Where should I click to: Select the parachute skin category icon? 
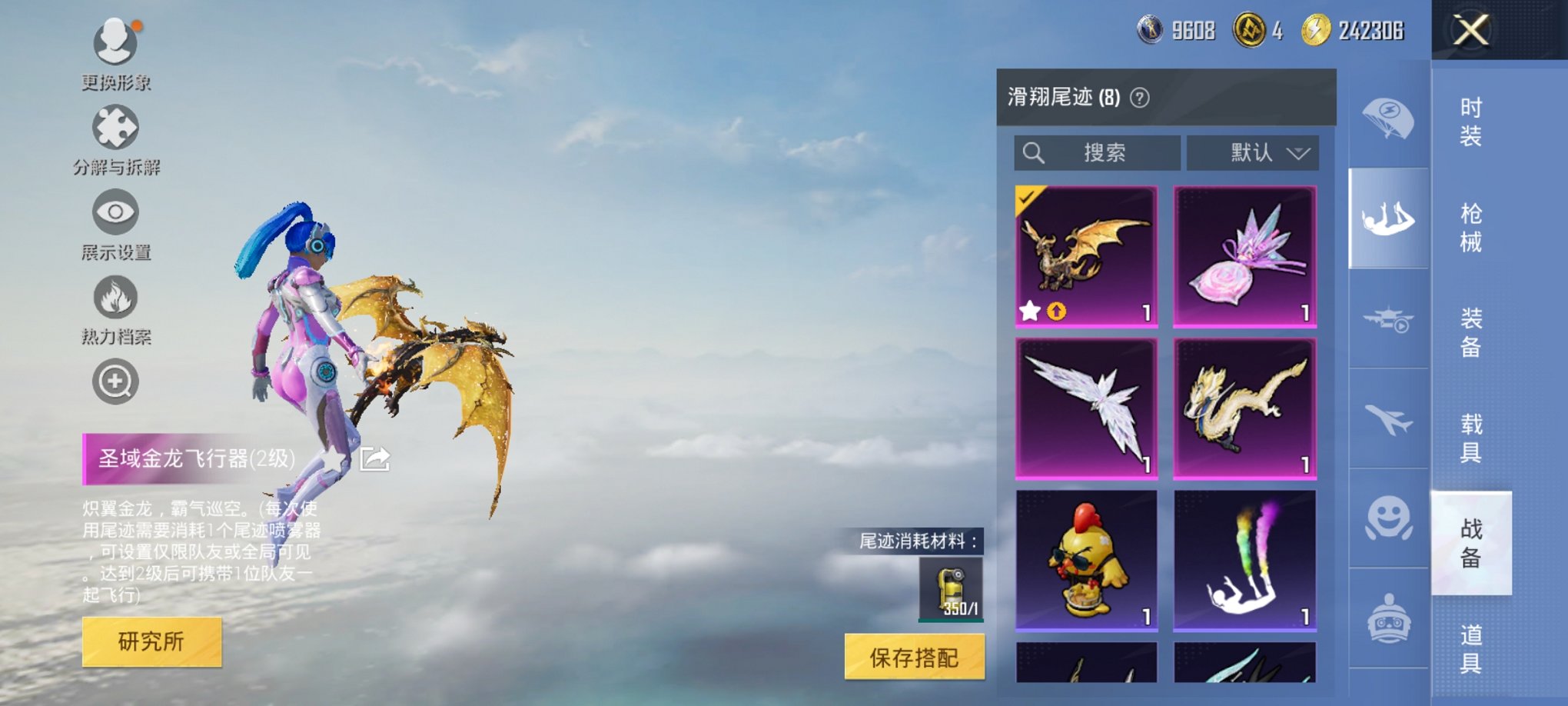point(1389,117)
